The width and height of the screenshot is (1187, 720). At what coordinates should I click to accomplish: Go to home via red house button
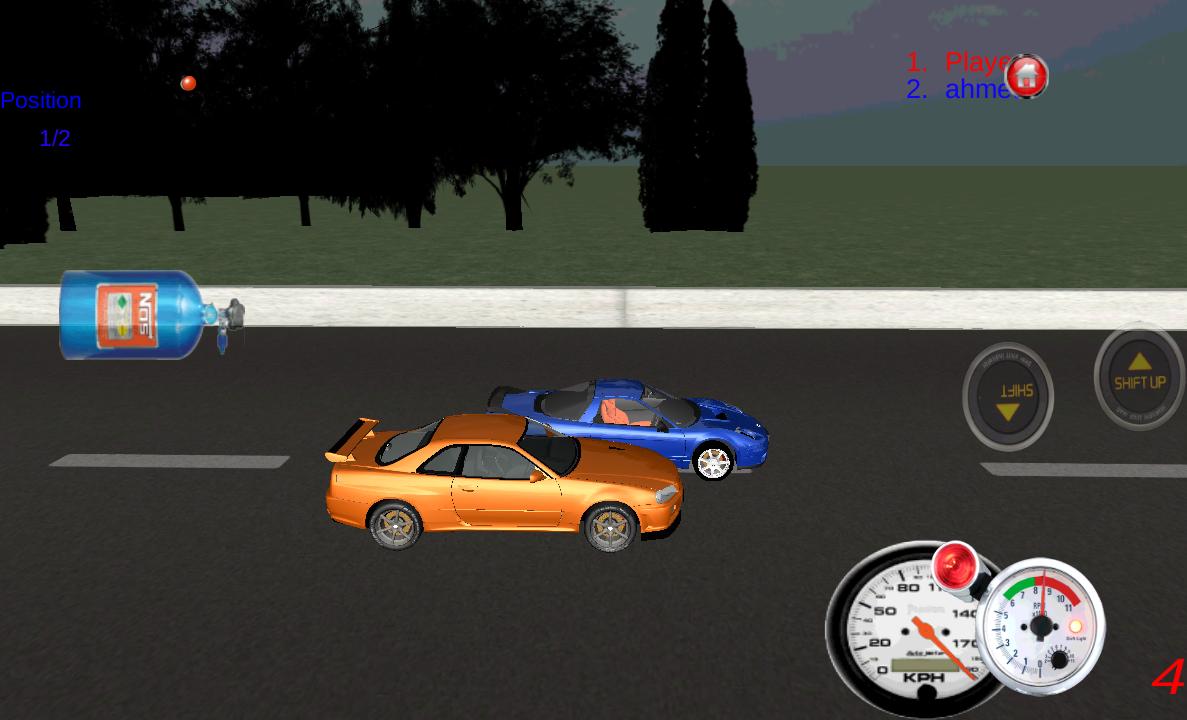point(1026,76)
